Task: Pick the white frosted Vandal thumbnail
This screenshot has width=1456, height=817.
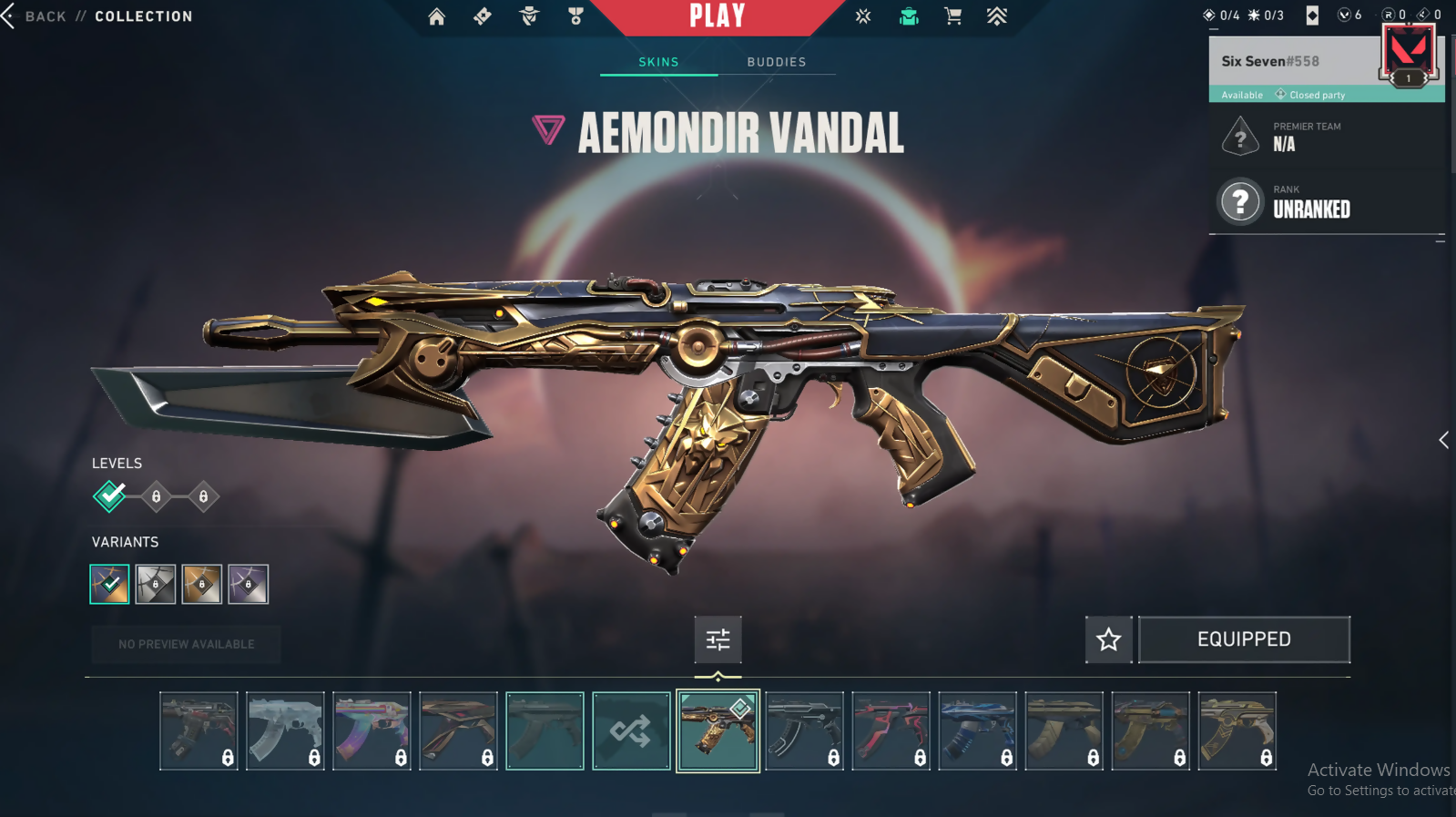Action: (285, 730)
